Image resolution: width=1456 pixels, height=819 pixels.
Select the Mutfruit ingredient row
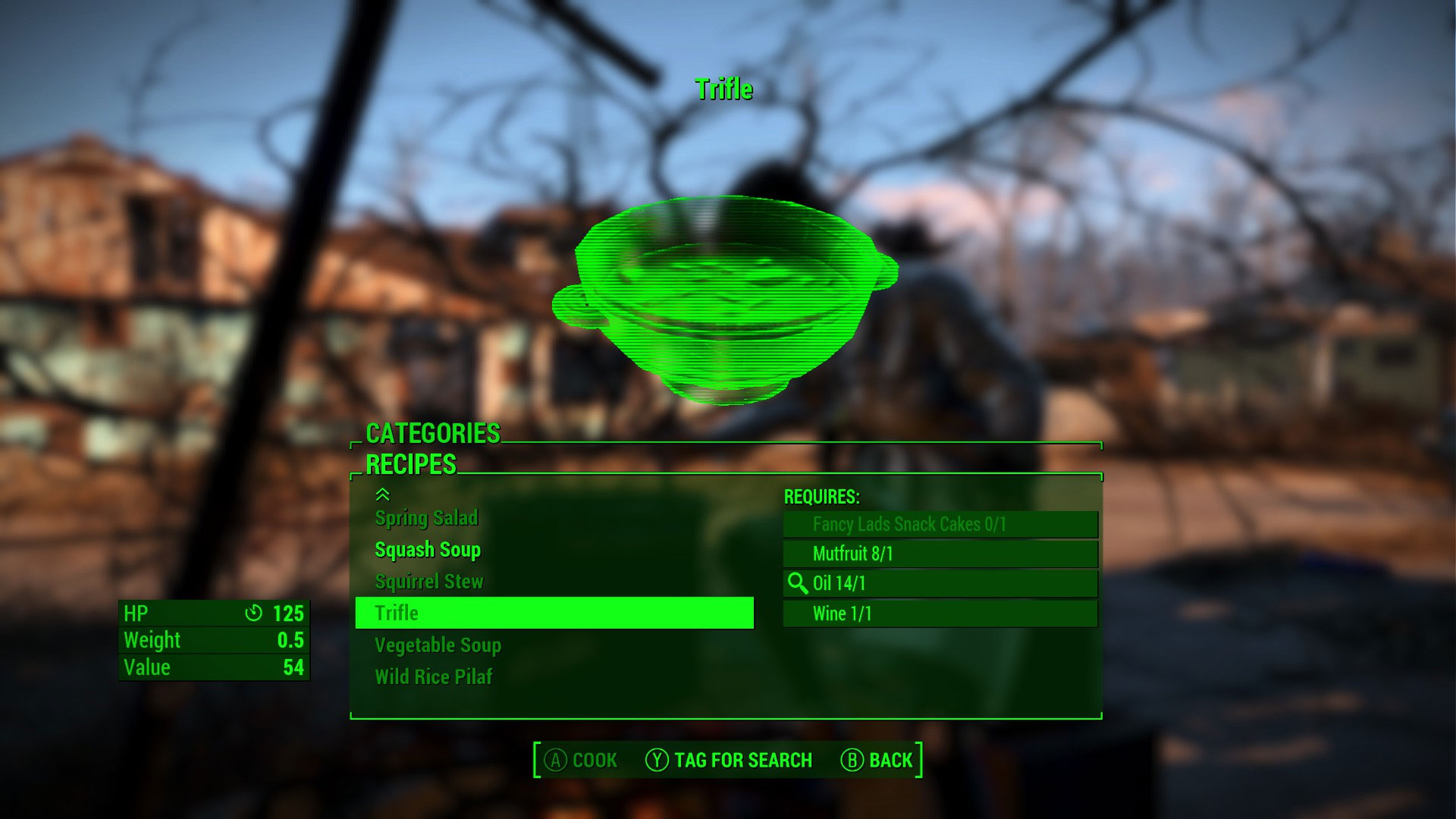[x=940, y=554]
